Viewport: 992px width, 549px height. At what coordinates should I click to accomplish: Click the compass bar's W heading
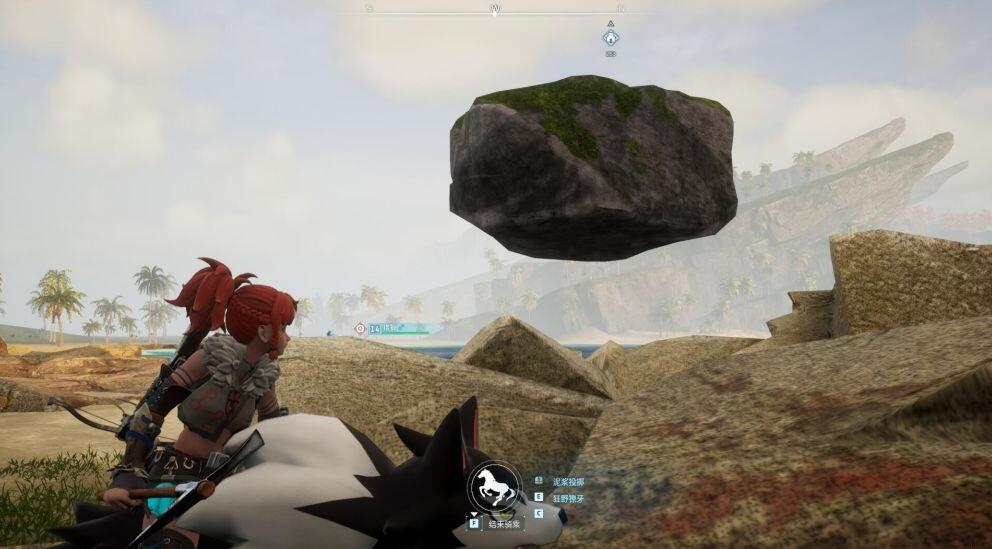[x=494, y=8]
